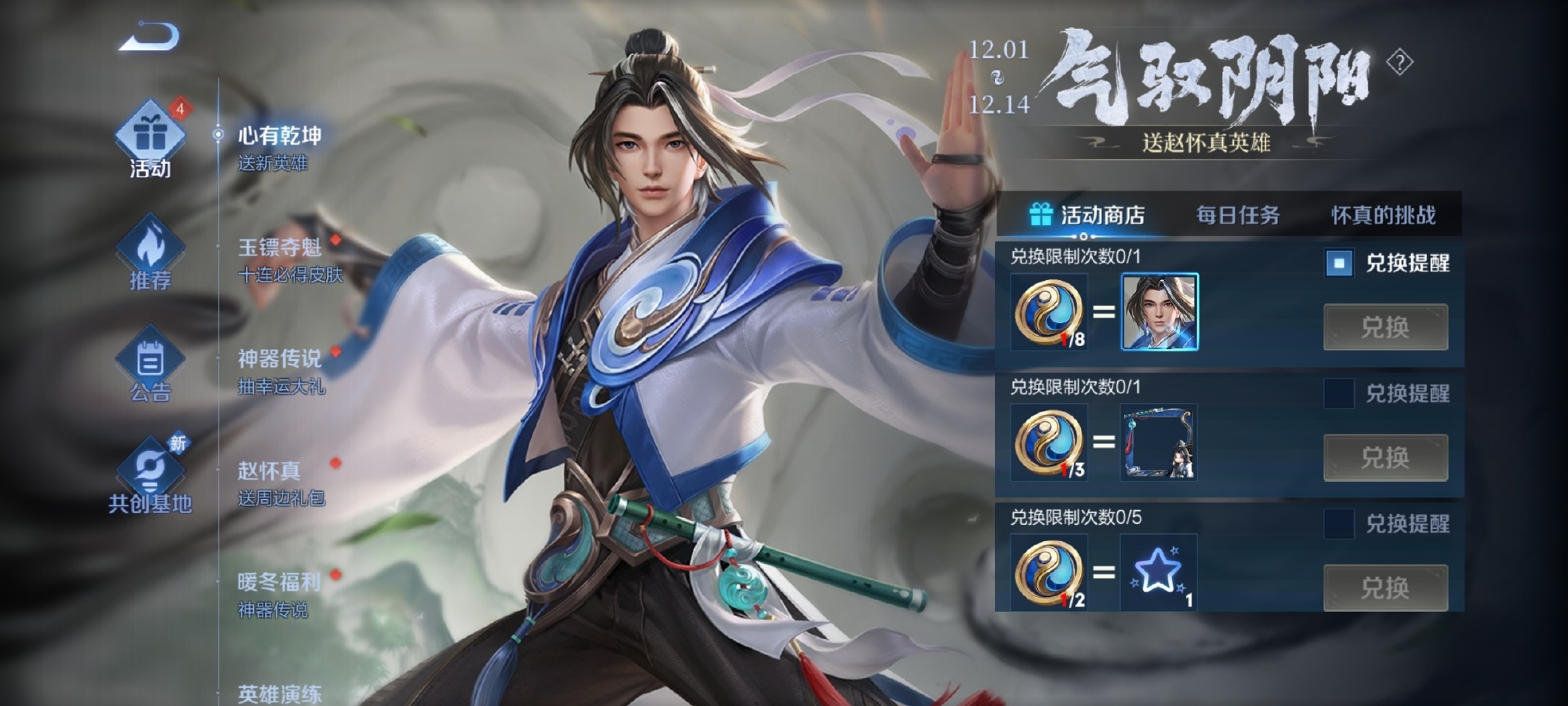Open the 活动 events section

pyautogui.click(x=150, y=141)
